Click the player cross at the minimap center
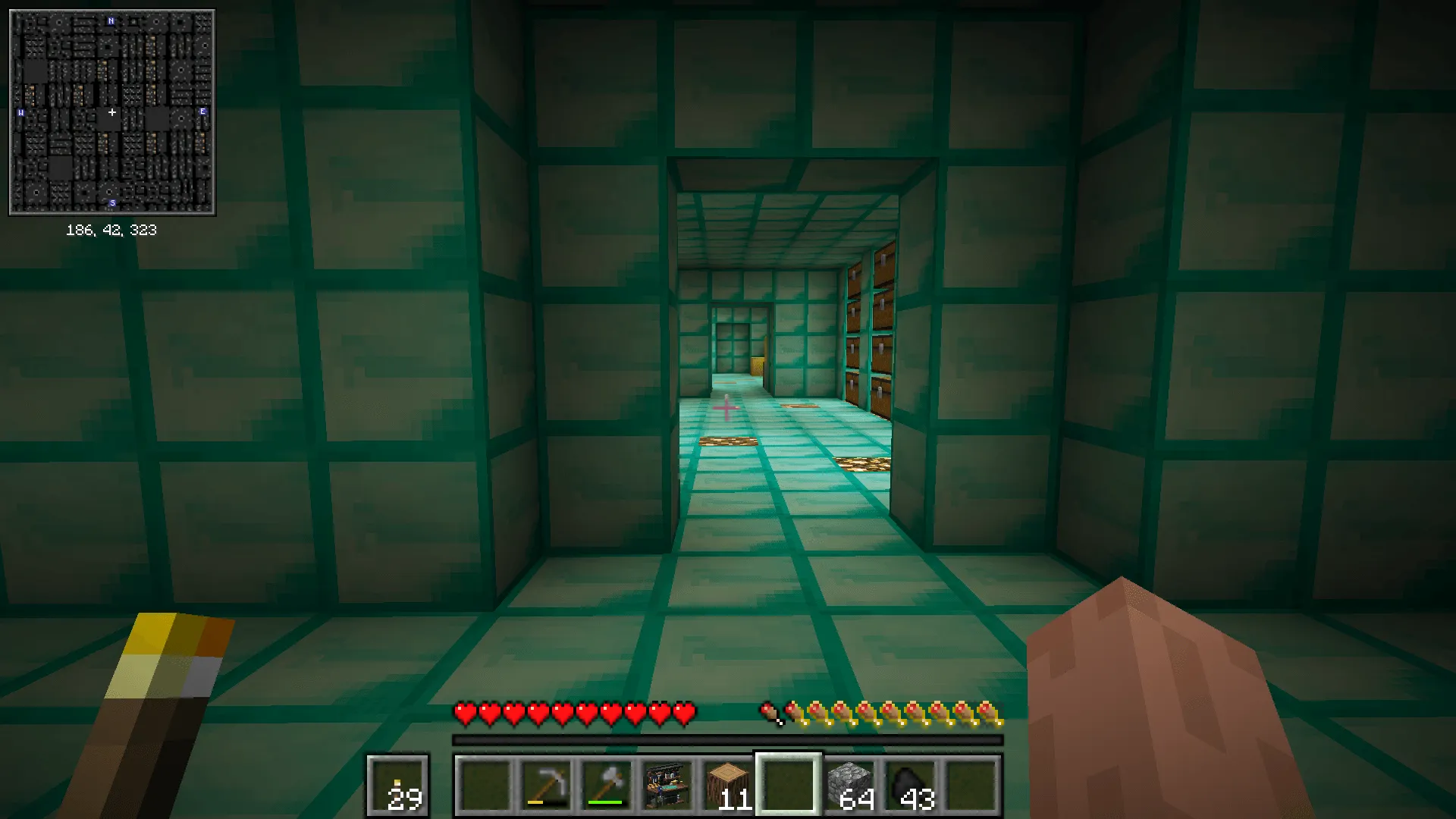The width and height of the screenshot is (1456, 819). pos(111,111)
